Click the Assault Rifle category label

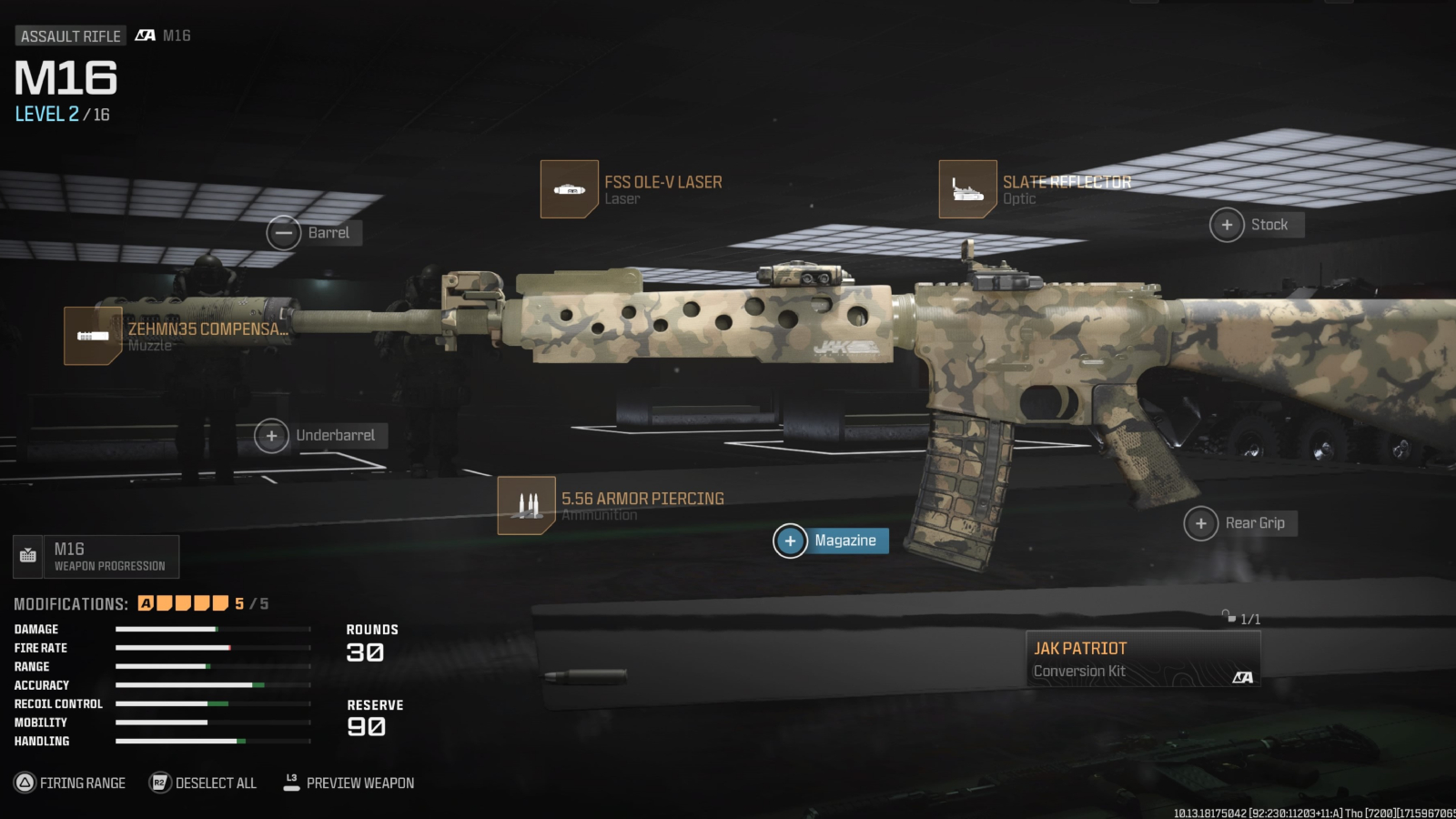click(x=69, y=35)
